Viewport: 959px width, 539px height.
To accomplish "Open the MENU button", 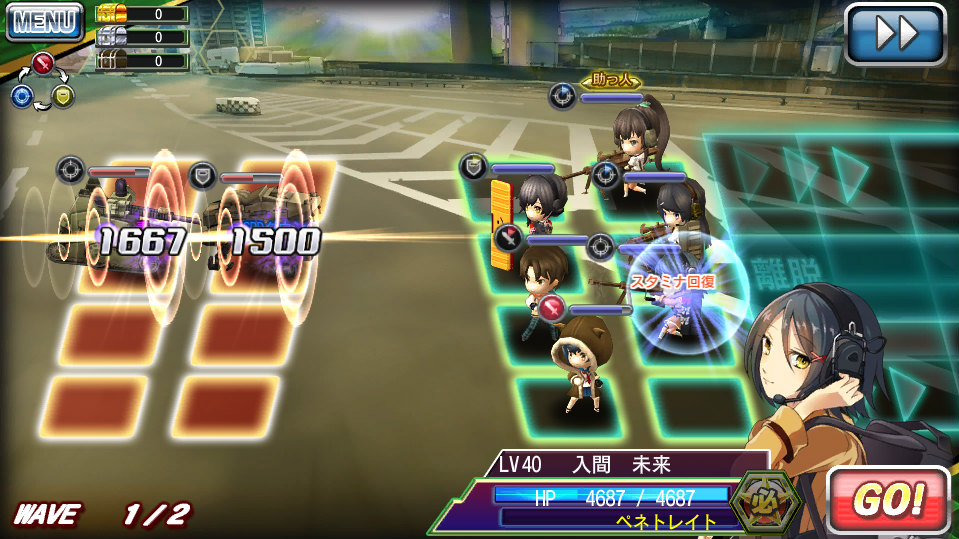I will point(43,21).
